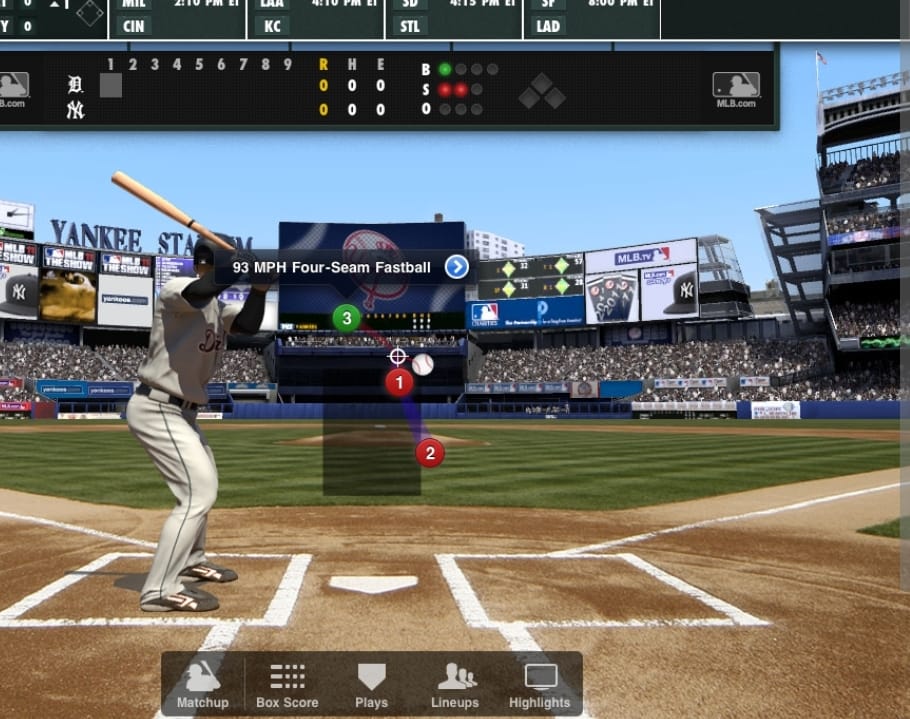
Task: Open the Plays list
Action: pos(371,685)
